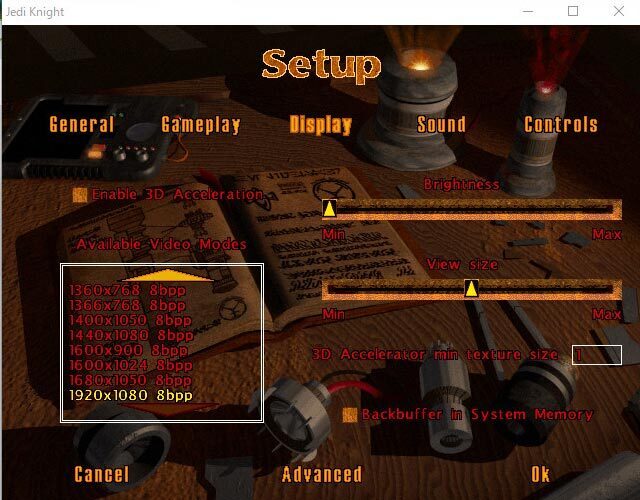Screen dimensions: 640x500
Task: Close the Jedi Knight window
Action: (x=617, y=11)
